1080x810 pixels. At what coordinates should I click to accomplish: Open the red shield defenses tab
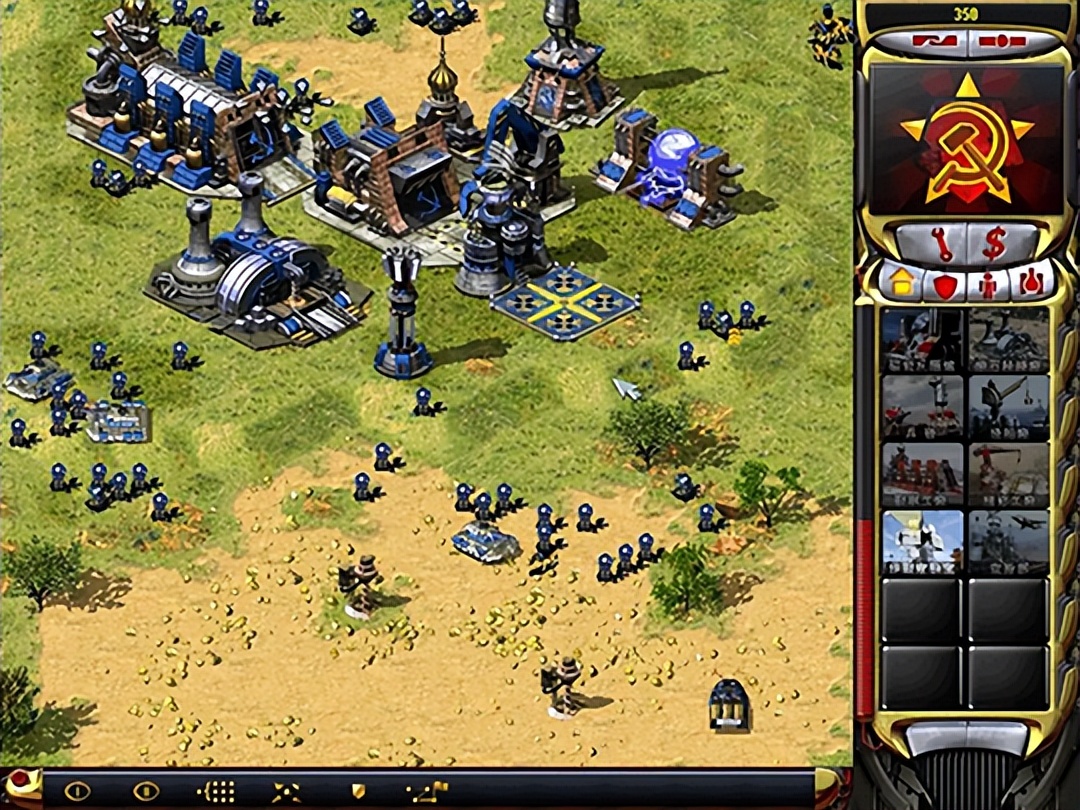click(x=945, y=285)
